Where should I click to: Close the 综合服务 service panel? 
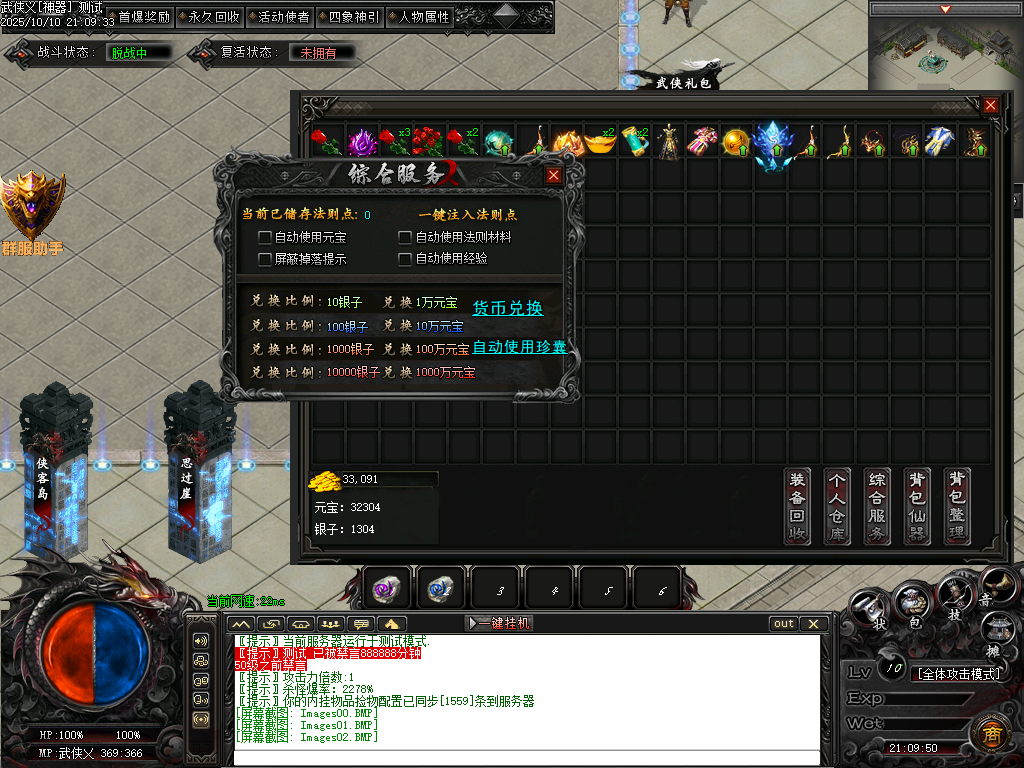553,175
